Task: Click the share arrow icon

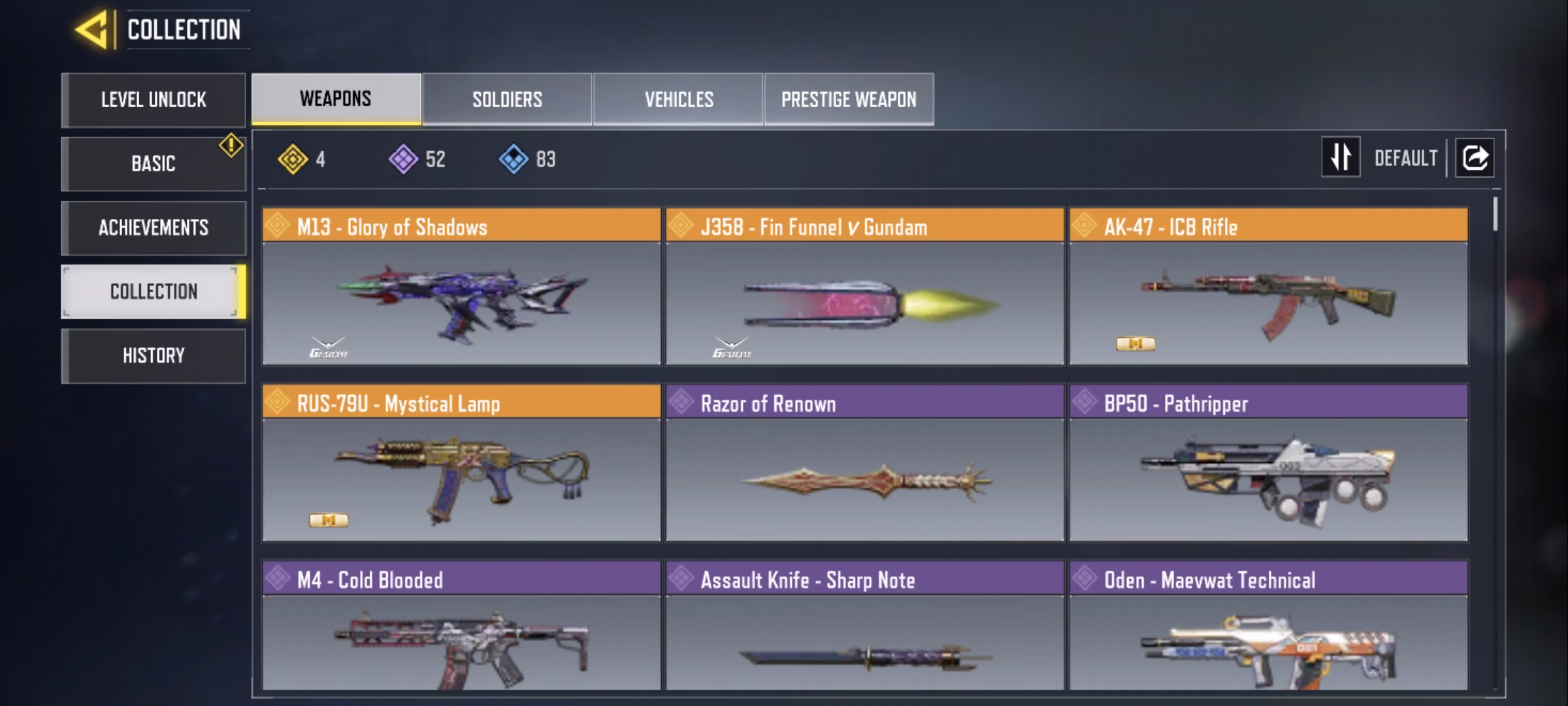Action: [x=1475, y=158]
